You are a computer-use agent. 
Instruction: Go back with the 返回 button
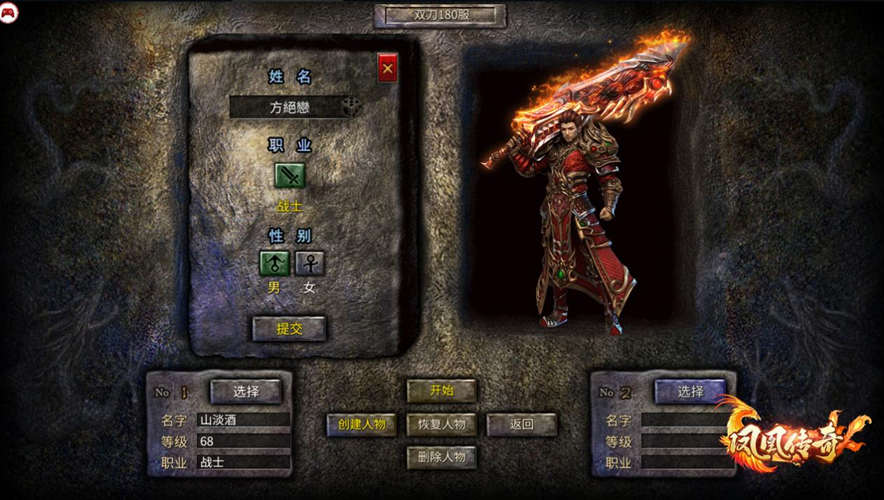521,424
